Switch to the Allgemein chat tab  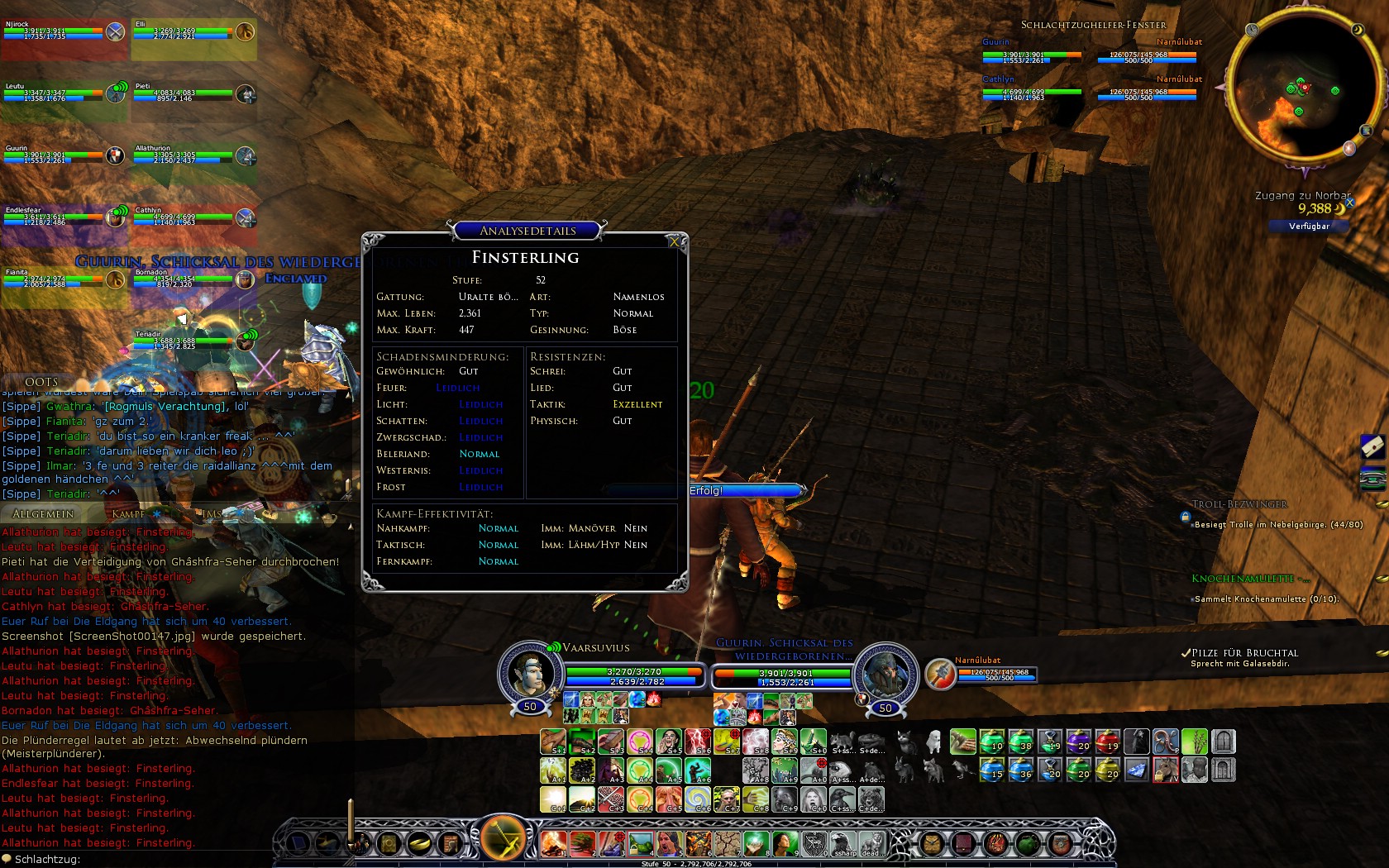point(43,513)
